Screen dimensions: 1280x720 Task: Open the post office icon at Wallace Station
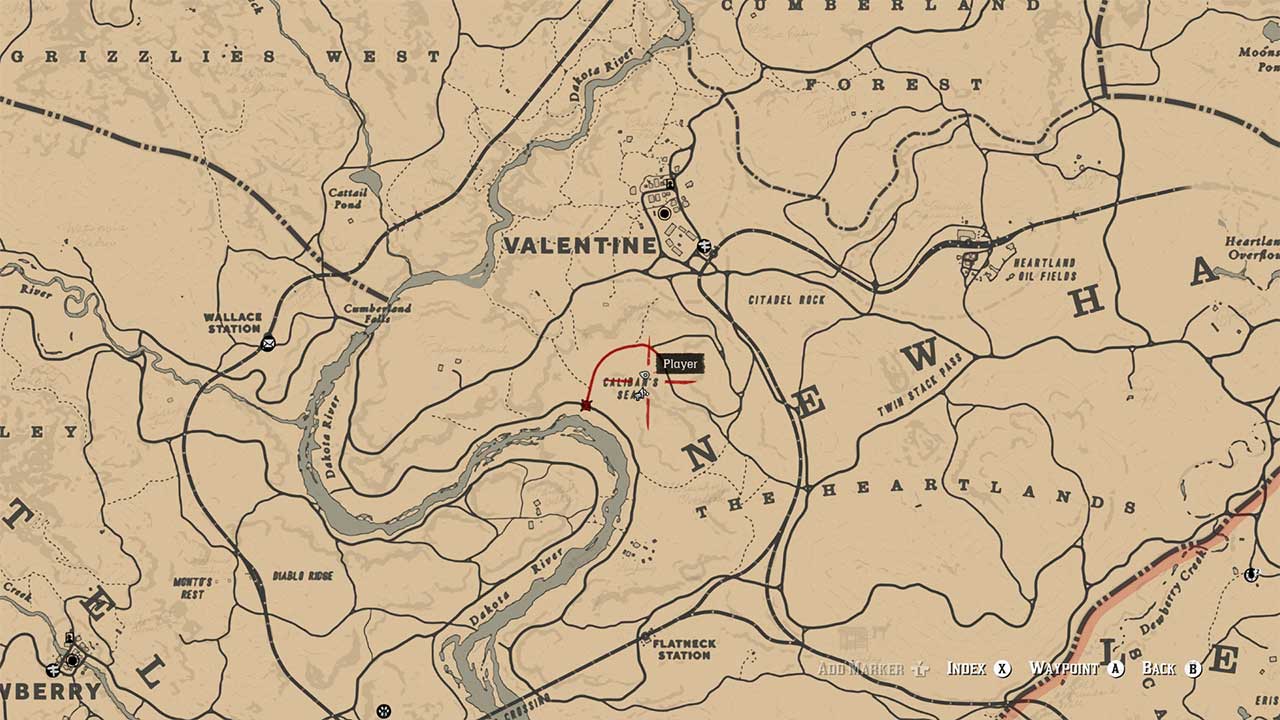(268, 344)
